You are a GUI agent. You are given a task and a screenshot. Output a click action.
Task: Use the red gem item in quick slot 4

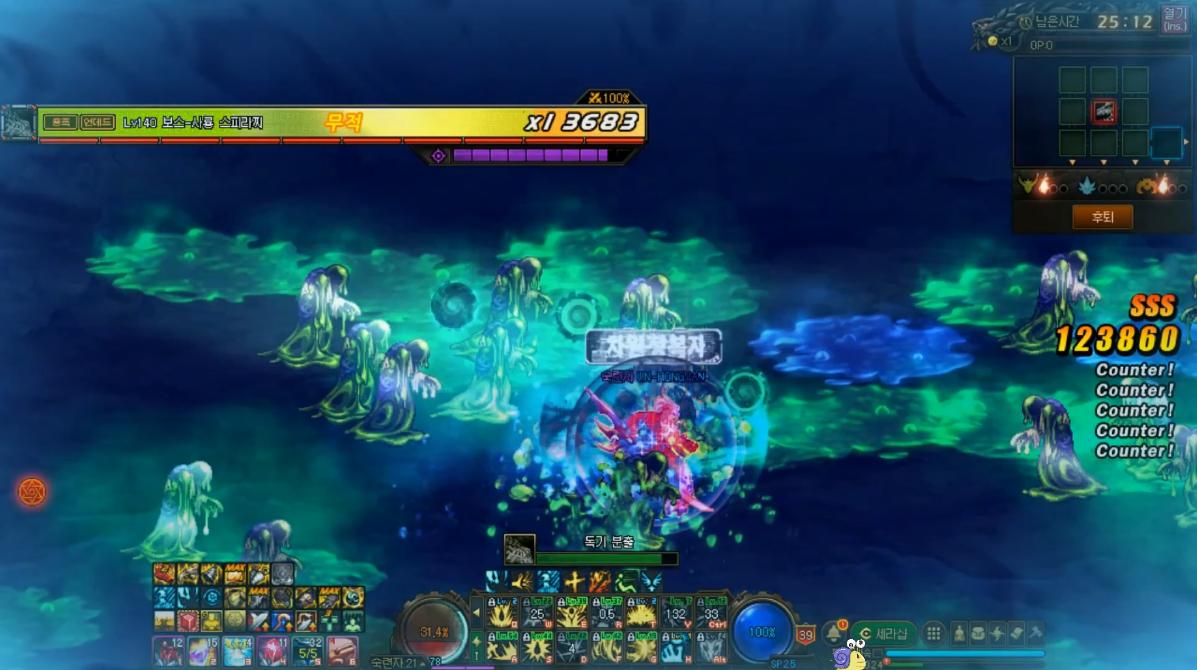(x=272, y=651)
